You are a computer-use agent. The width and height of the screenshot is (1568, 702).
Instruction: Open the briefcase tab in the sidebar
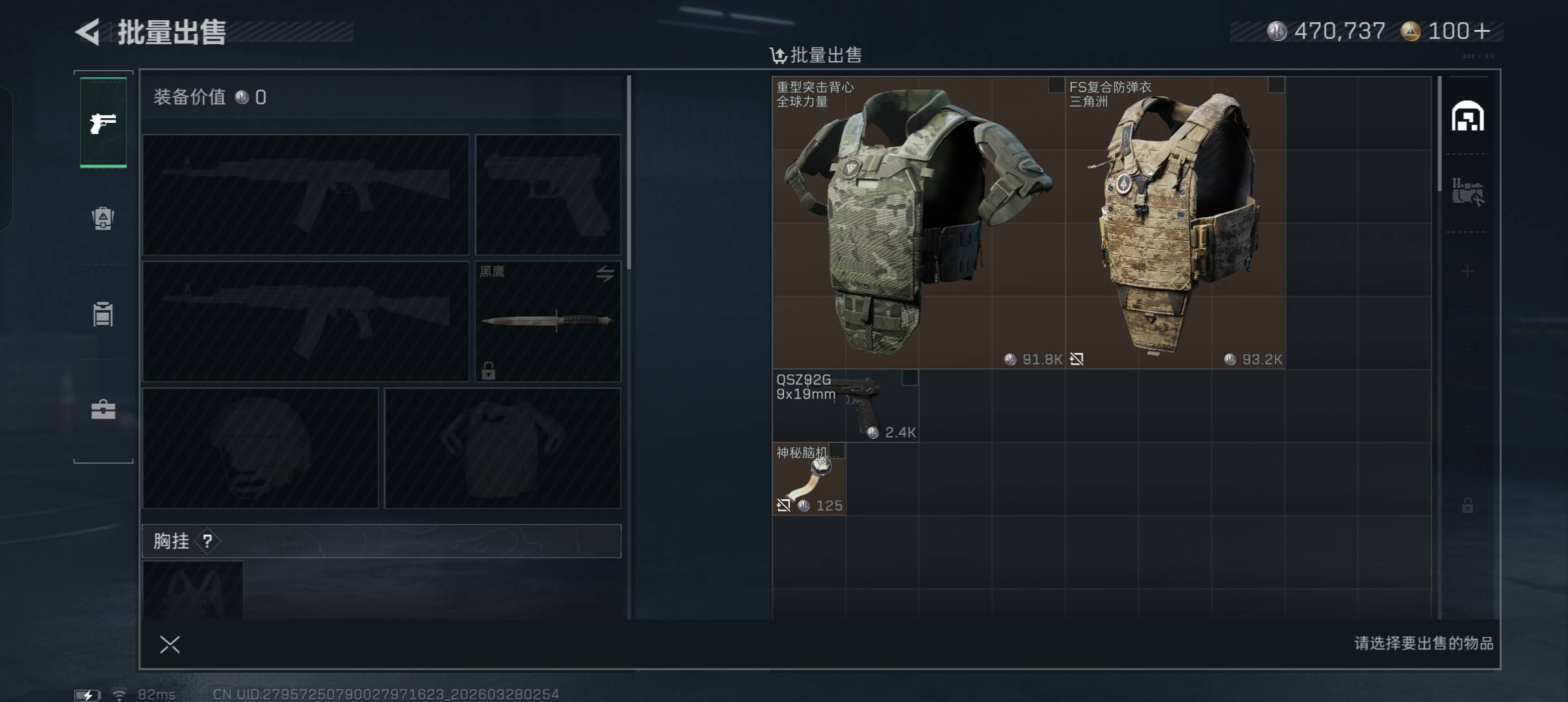(x=103, y=409)
